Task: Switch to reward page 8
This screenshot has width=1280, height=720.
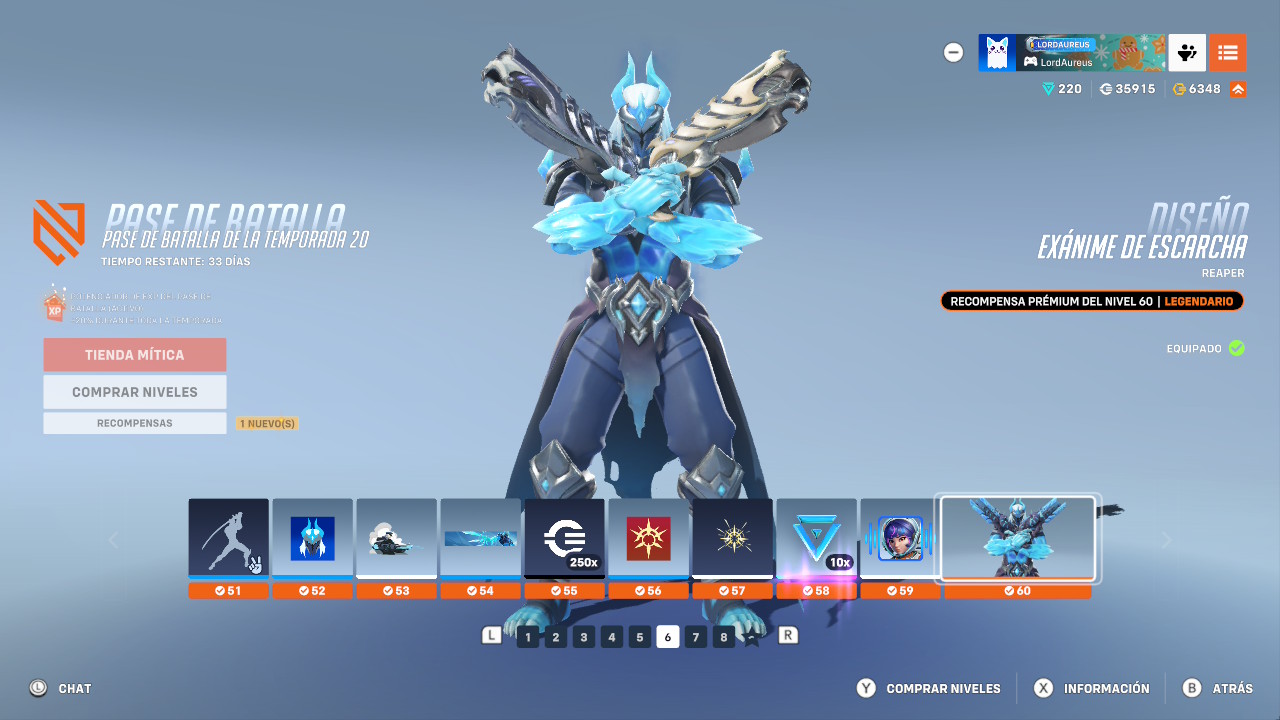Action: tap(723, 636)
